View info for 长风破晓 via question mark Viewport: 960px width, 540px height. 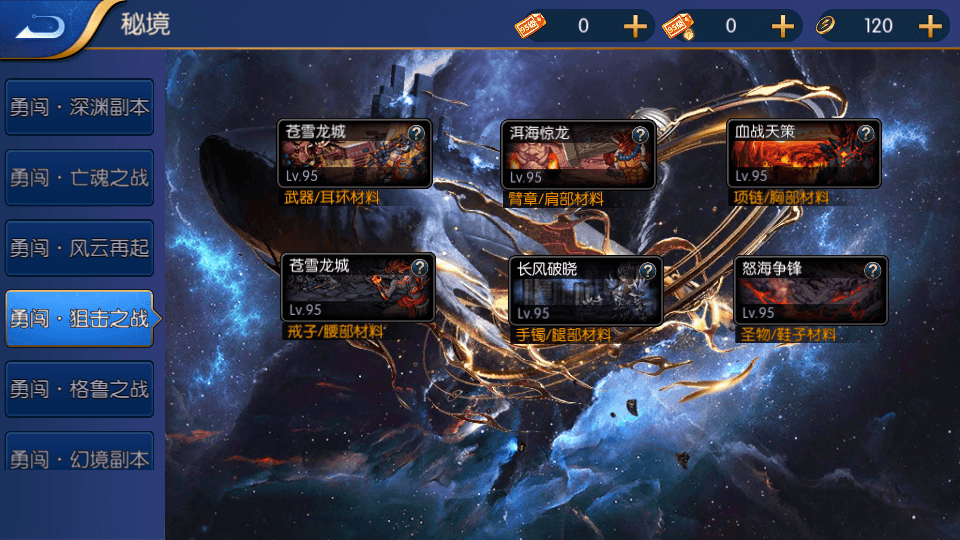click(x=647, y=271)
